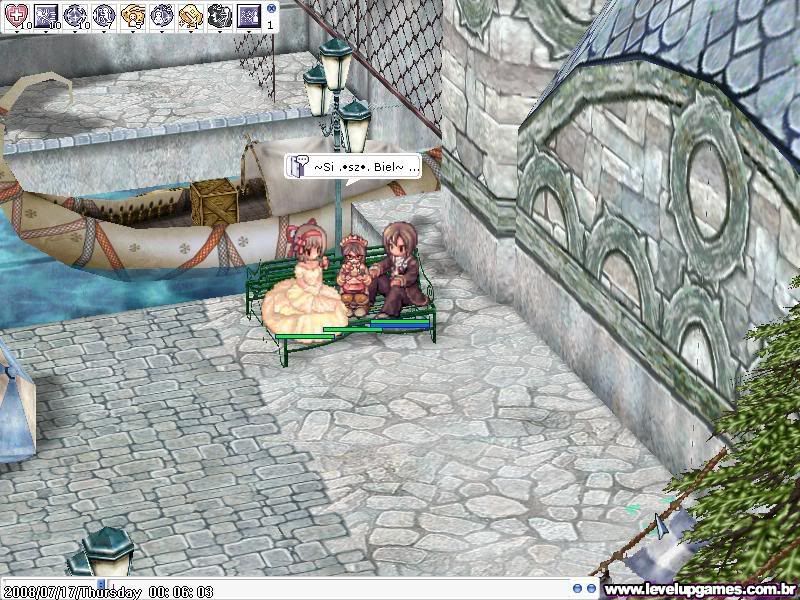The width and height of the screenshot is (800, 600).
Task: Use the yellow item in the hotbar
Action: (x=191, y=14)
